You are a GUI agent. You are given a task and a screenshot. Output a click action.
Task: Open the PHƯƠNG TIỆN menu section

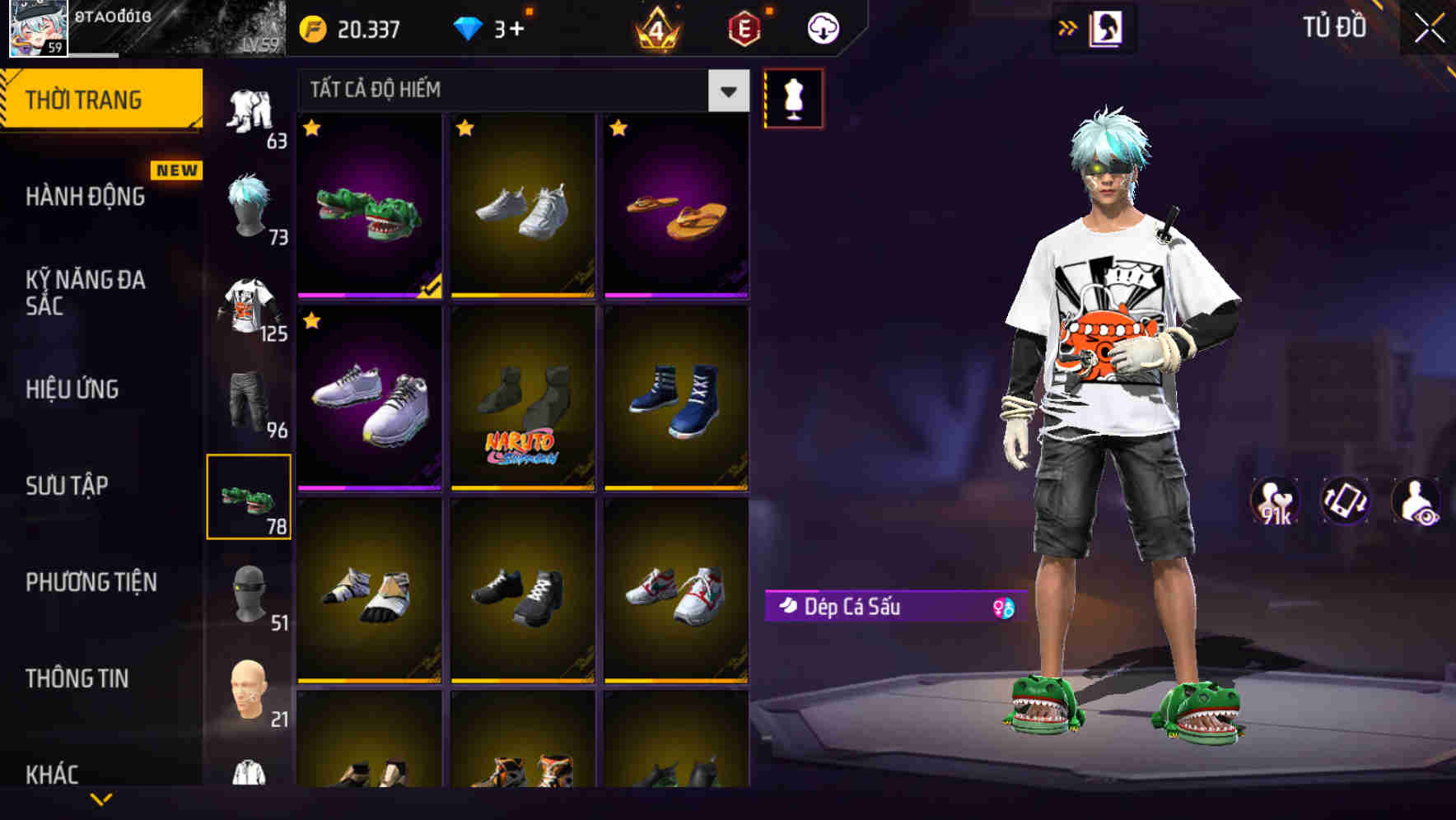click(91, 582)
